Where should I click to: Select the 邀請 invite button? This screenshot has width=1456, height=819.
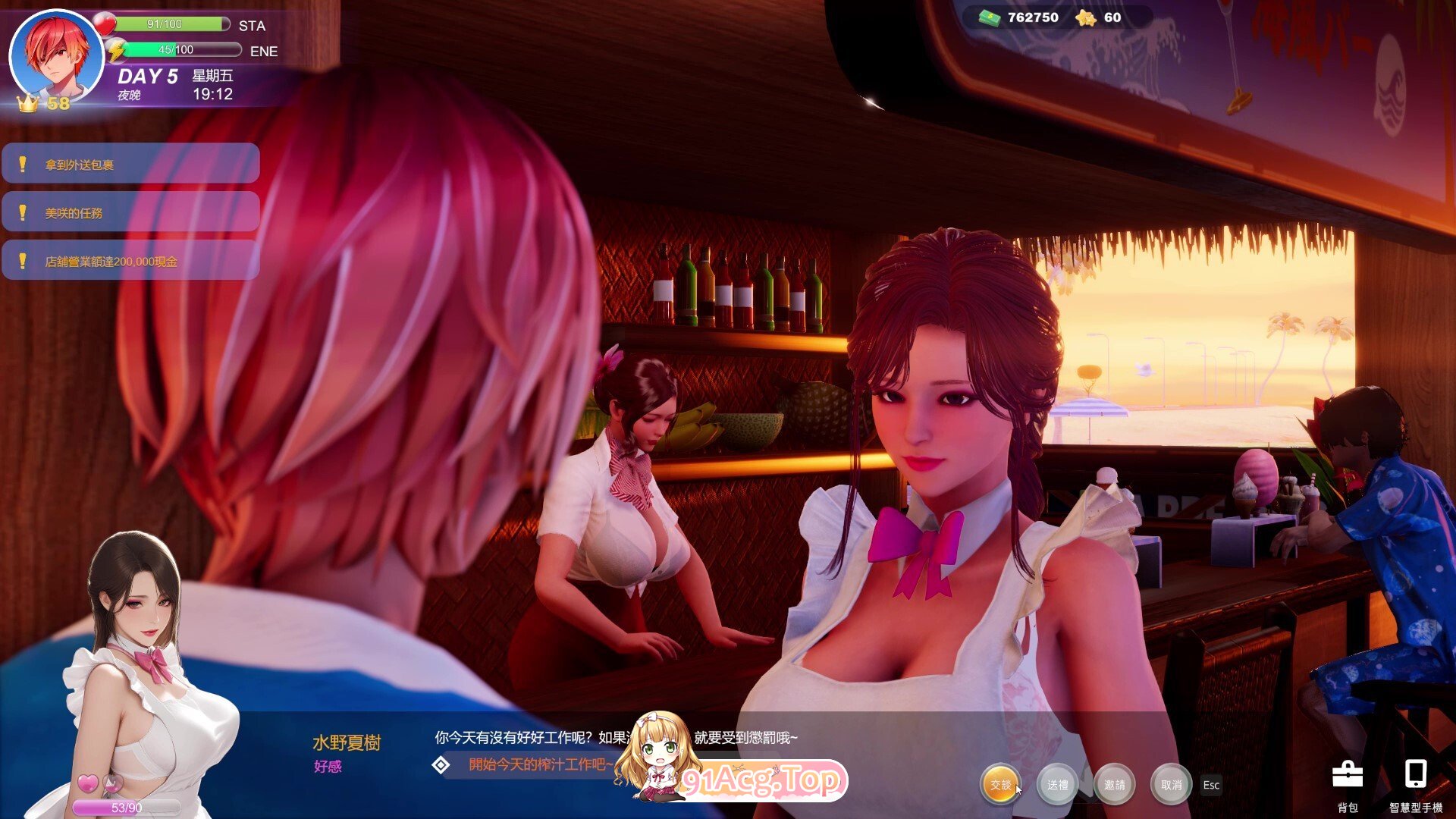[x=1114, y=785]
